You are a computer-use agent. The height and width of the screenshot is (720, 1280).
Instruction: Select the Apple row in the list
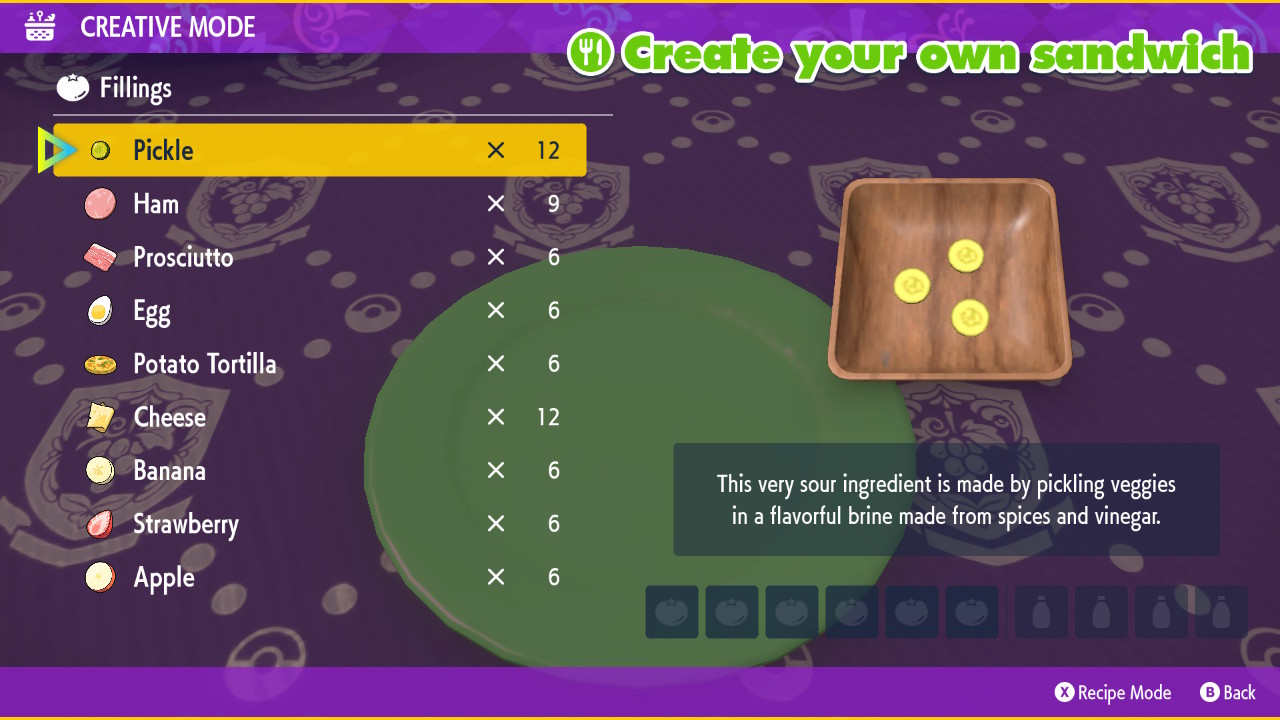[164, 577]
